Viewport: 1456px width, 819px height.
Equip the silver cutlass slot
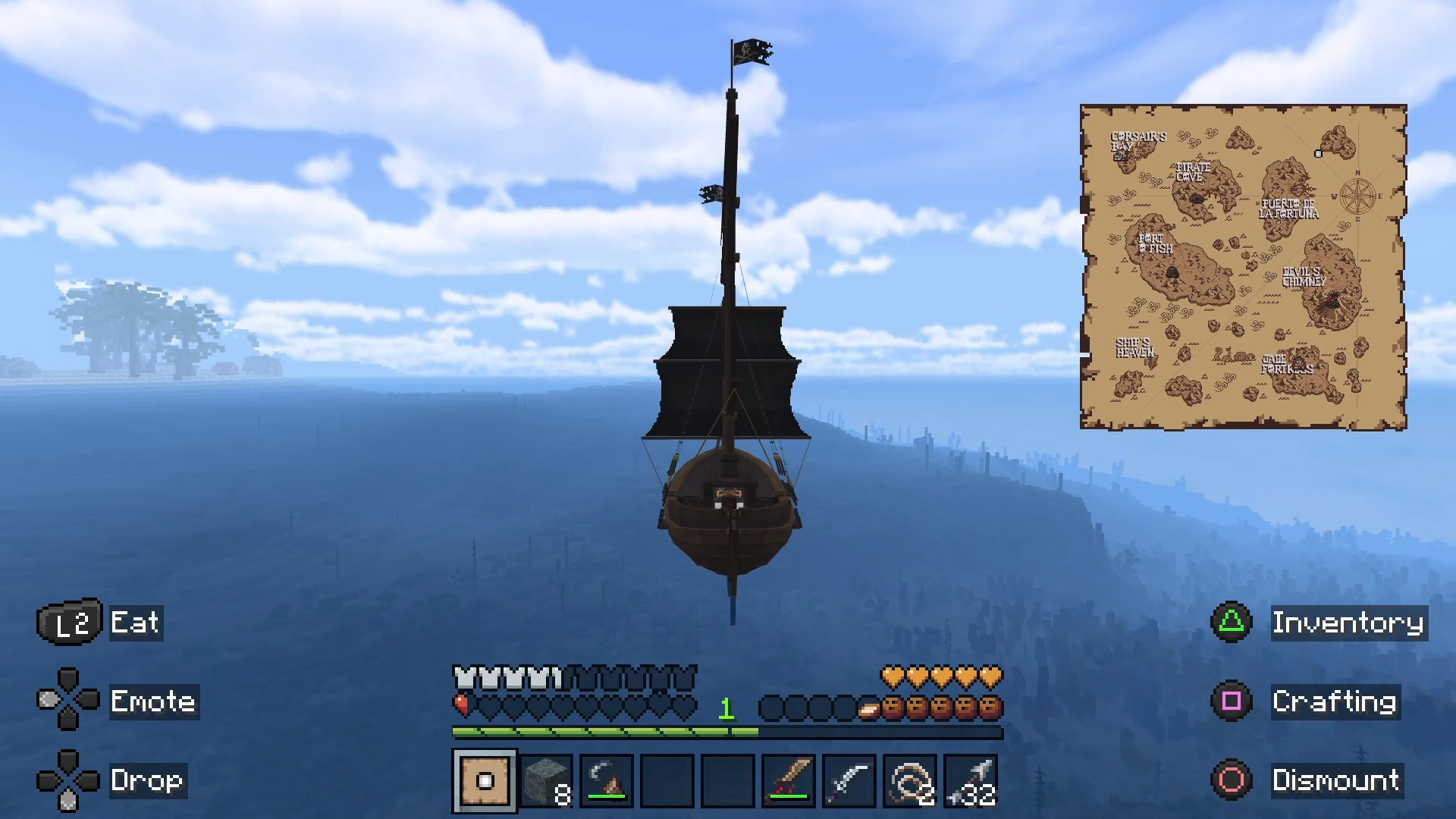[x=849, y=780]
